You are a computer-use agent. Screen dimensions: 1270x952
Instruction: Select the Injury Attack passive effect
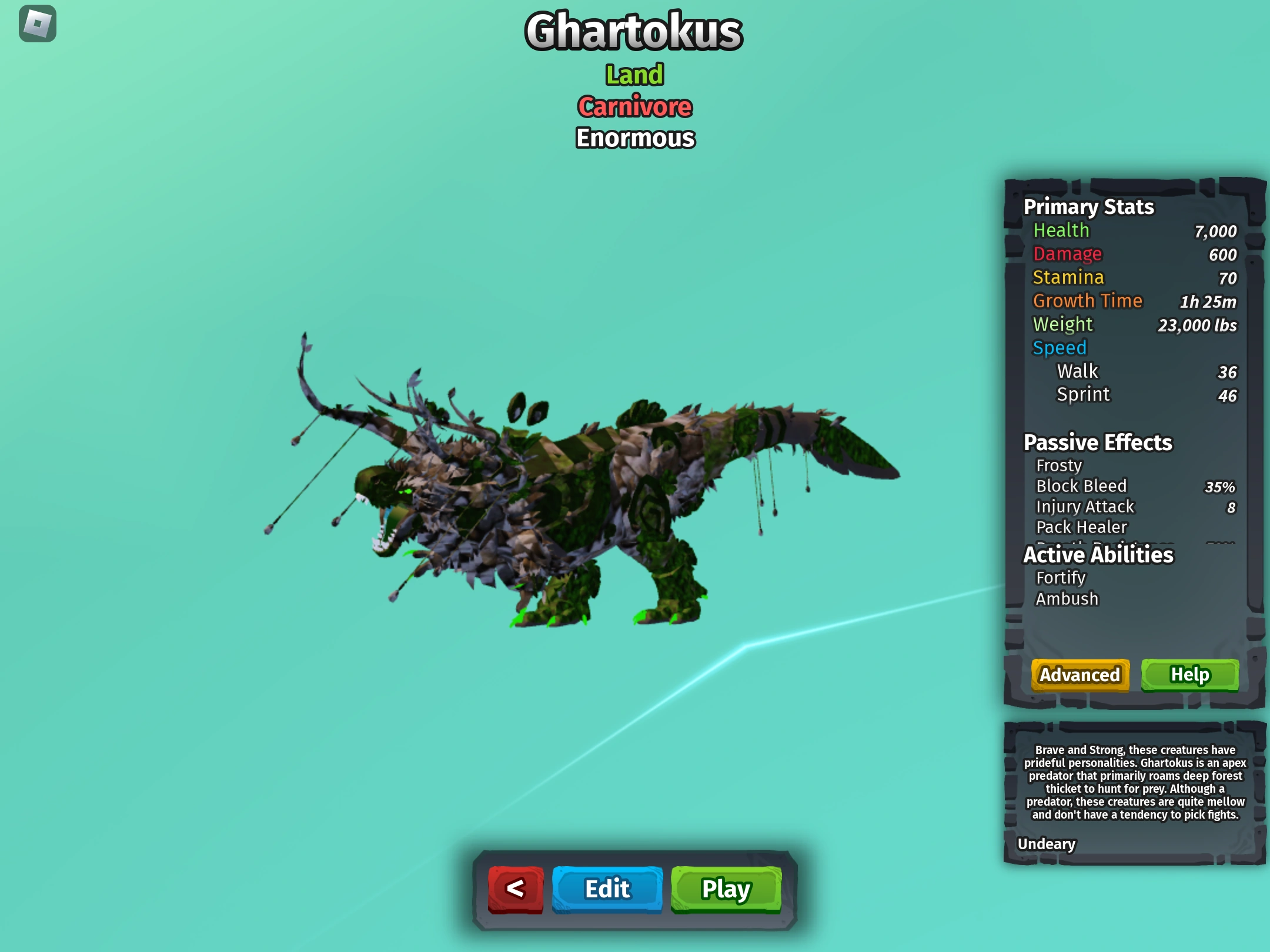coord(1085,507)
